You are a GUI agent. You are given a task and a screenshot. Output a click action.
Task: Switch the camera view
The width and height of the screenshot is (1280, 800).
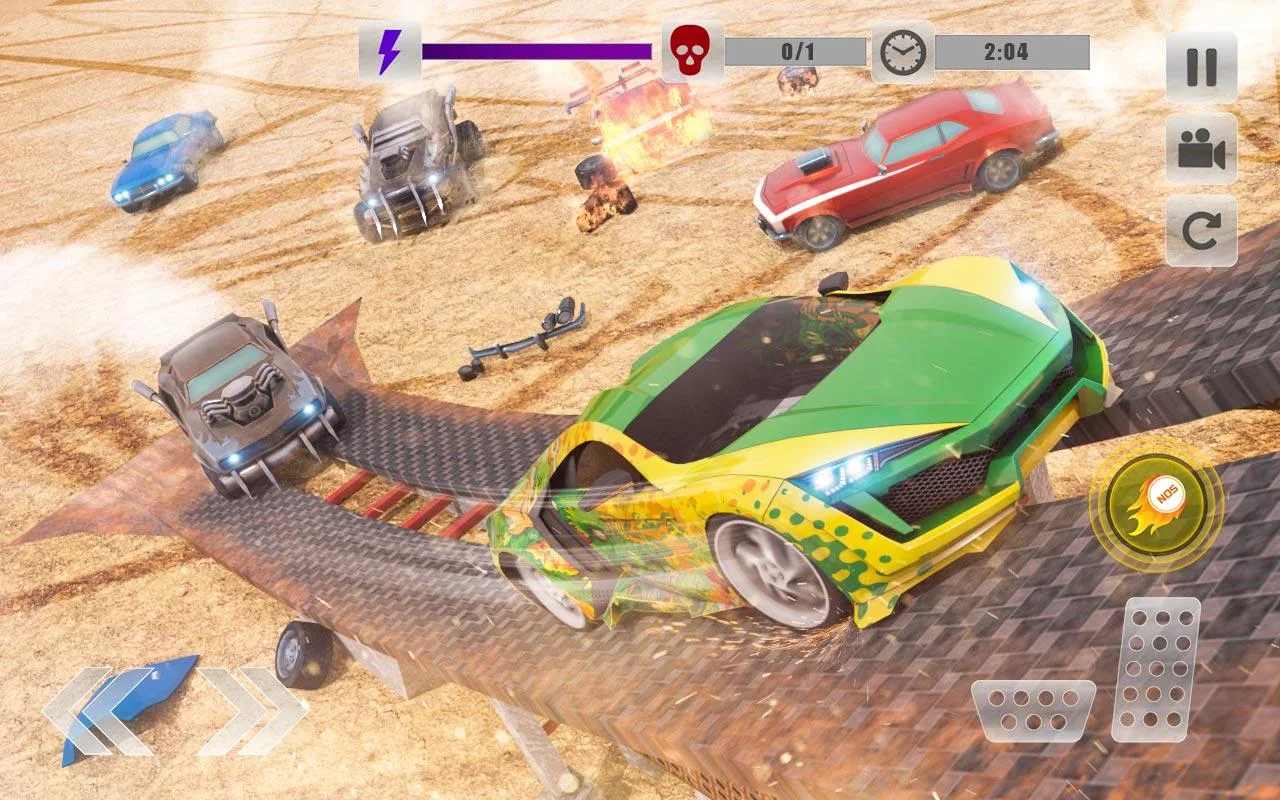[x=1201, y=149]
